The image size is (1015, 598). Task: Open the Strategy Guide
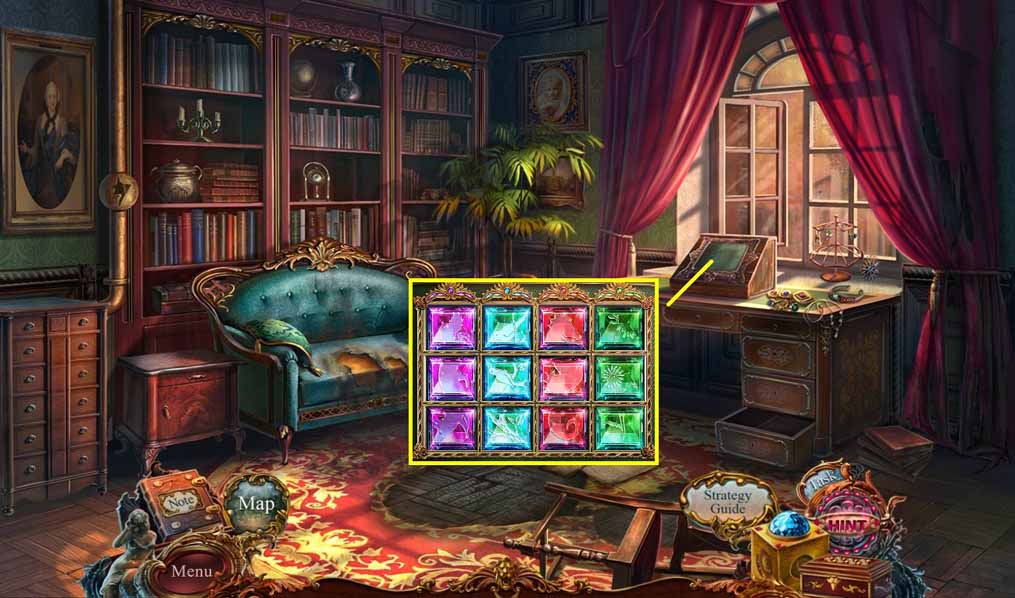[x=726, y=502]
